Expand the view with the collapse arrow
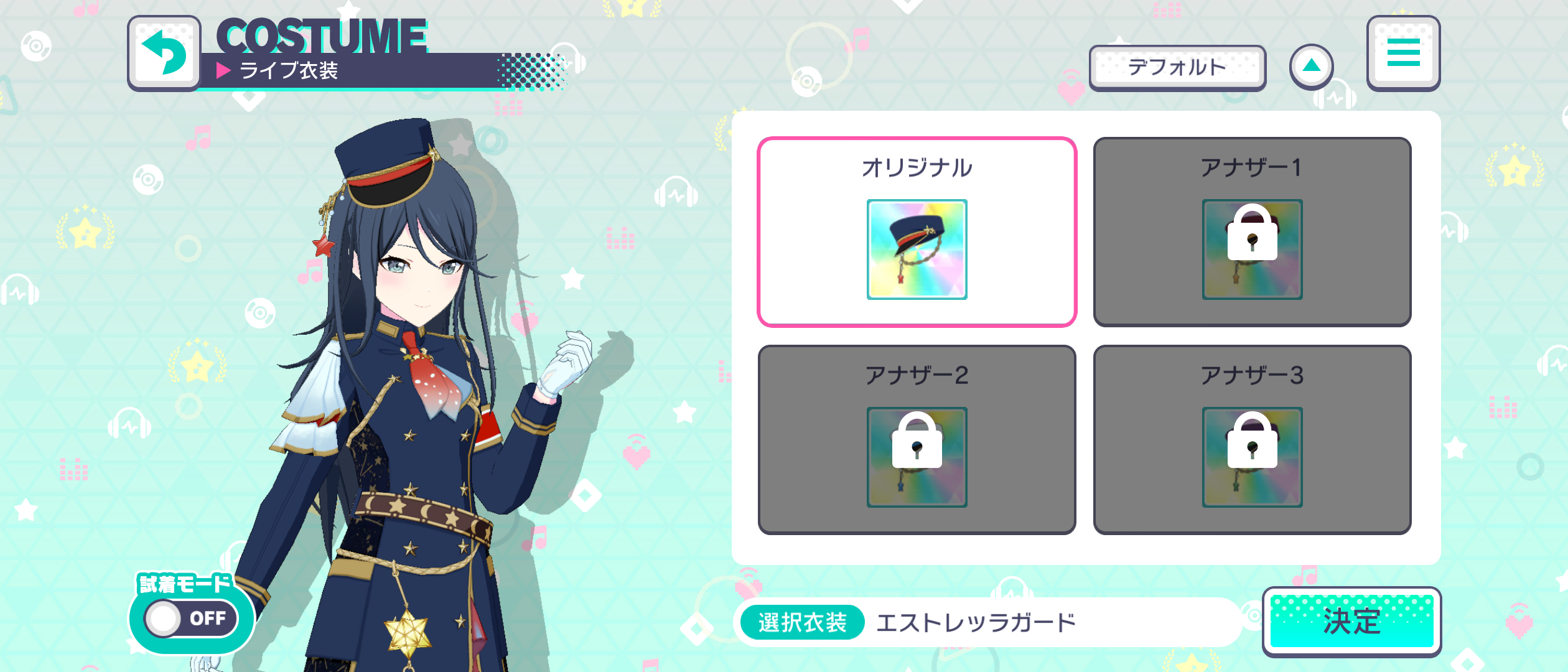1568x672 pixels. (x=1311, y=66)
